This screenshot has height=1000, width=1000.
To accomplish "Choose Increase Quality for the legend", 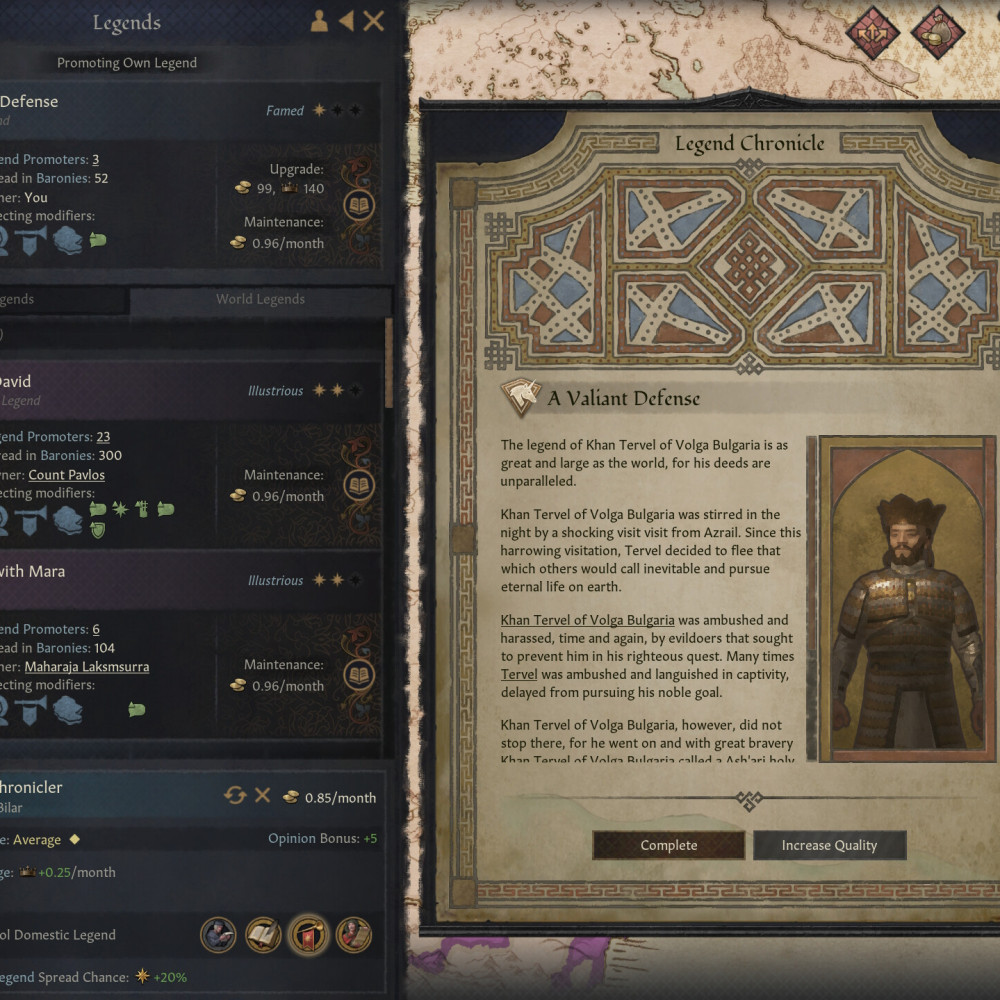I will click(829, 845).
